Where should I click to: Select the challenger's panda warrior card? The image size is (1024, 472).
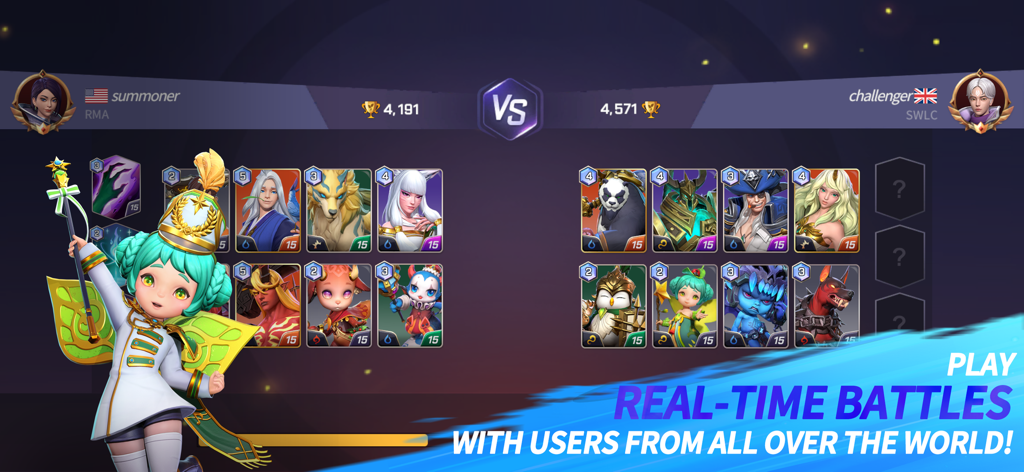pyautogui.click(x=614, y=211)
